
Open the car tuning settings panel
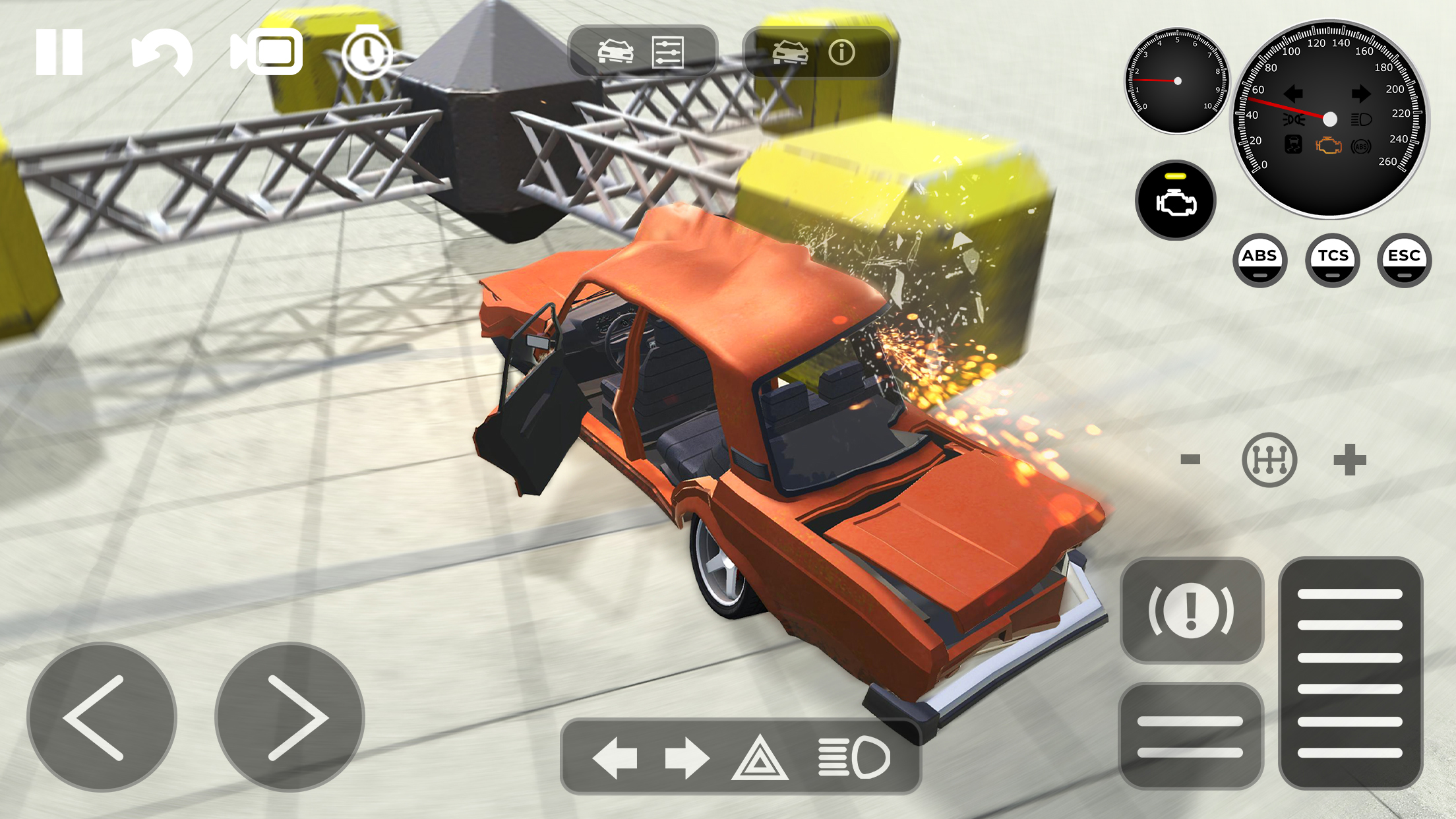tap(667, 51)
